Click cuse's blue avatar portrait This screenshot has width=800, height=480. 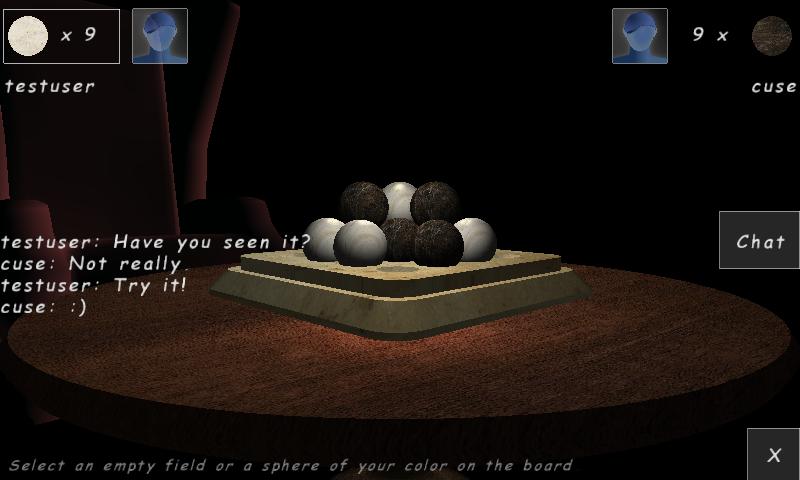point(640,36)
